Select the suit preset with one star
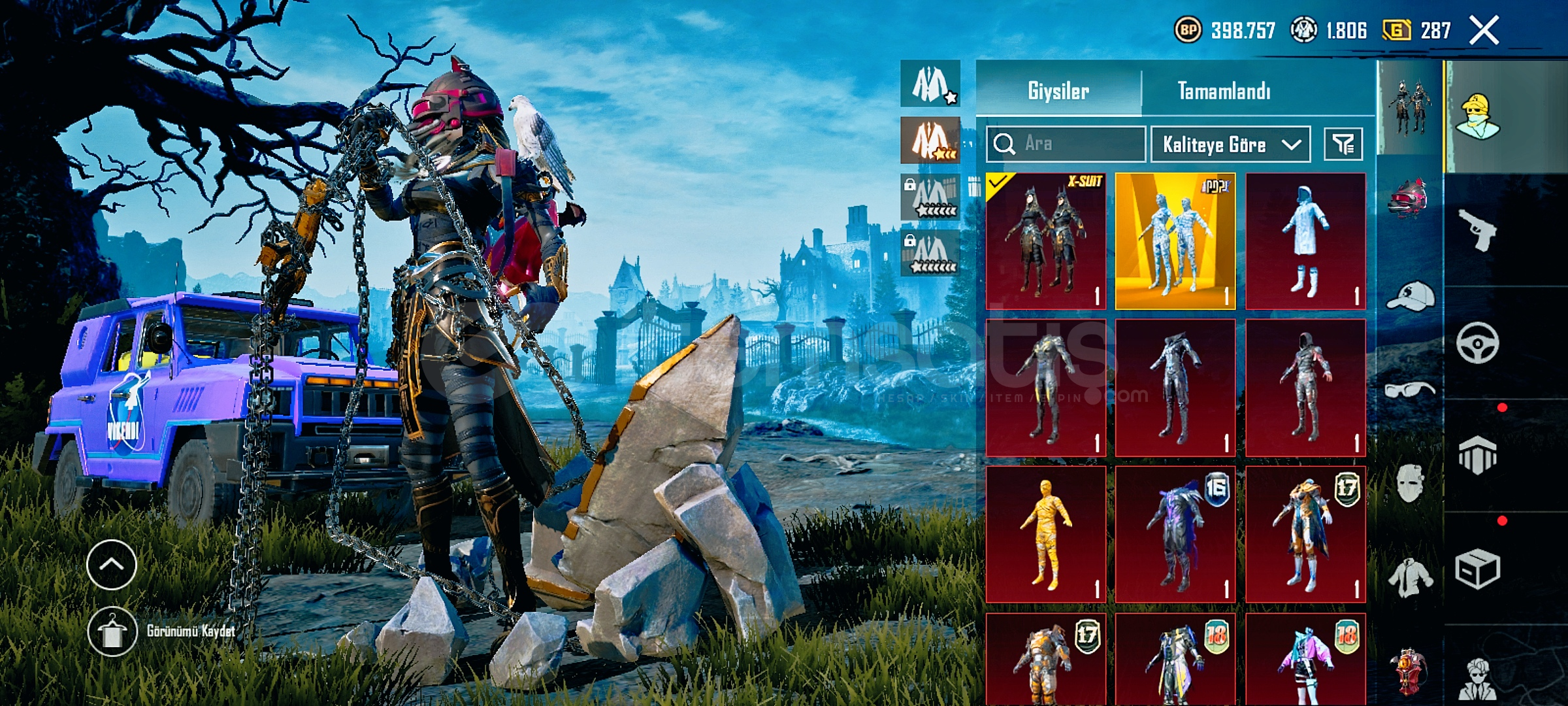 point(930,84)
